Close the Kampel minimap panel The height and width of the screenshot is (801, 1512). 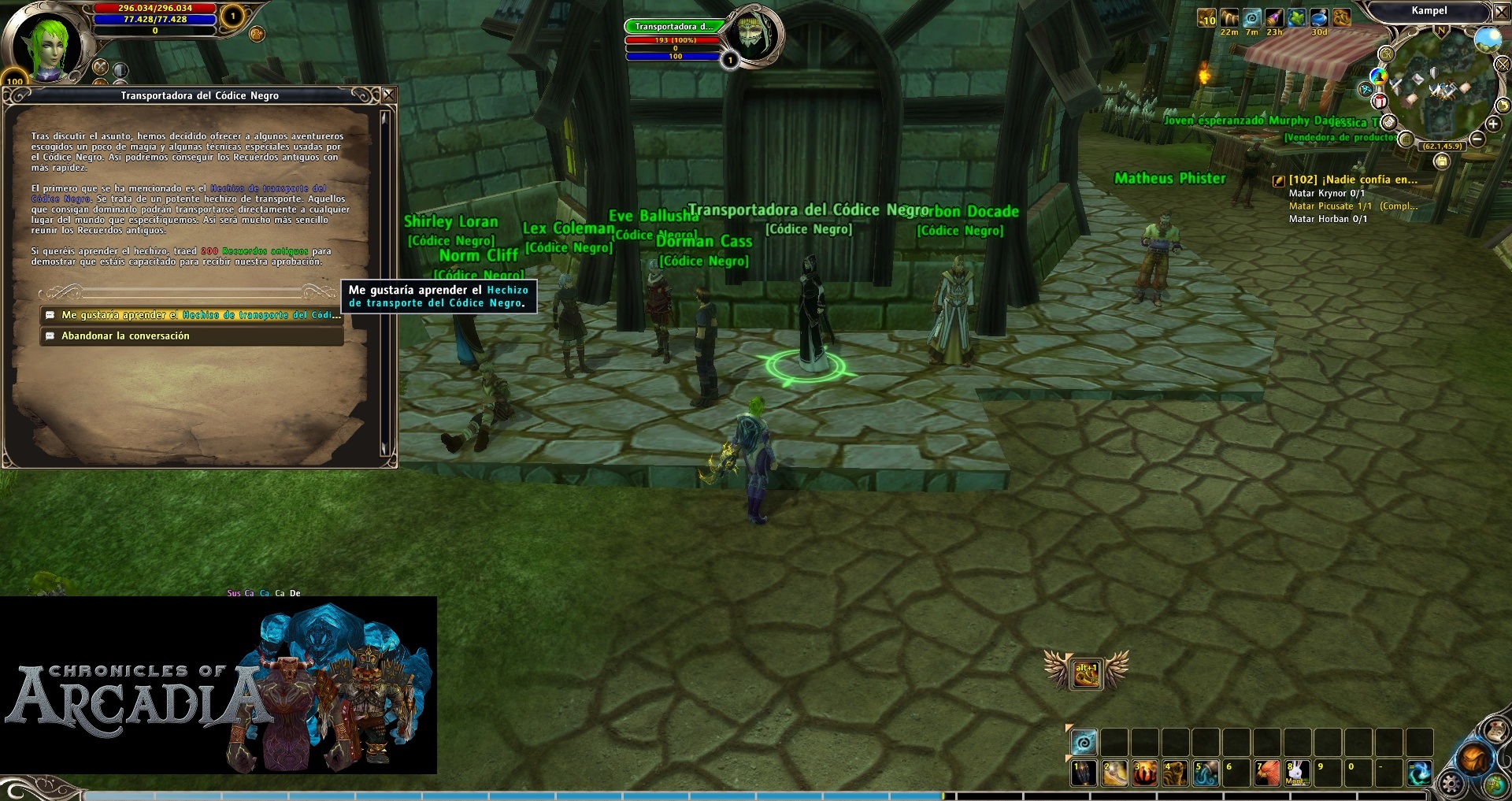click(x=1502, y=12)
